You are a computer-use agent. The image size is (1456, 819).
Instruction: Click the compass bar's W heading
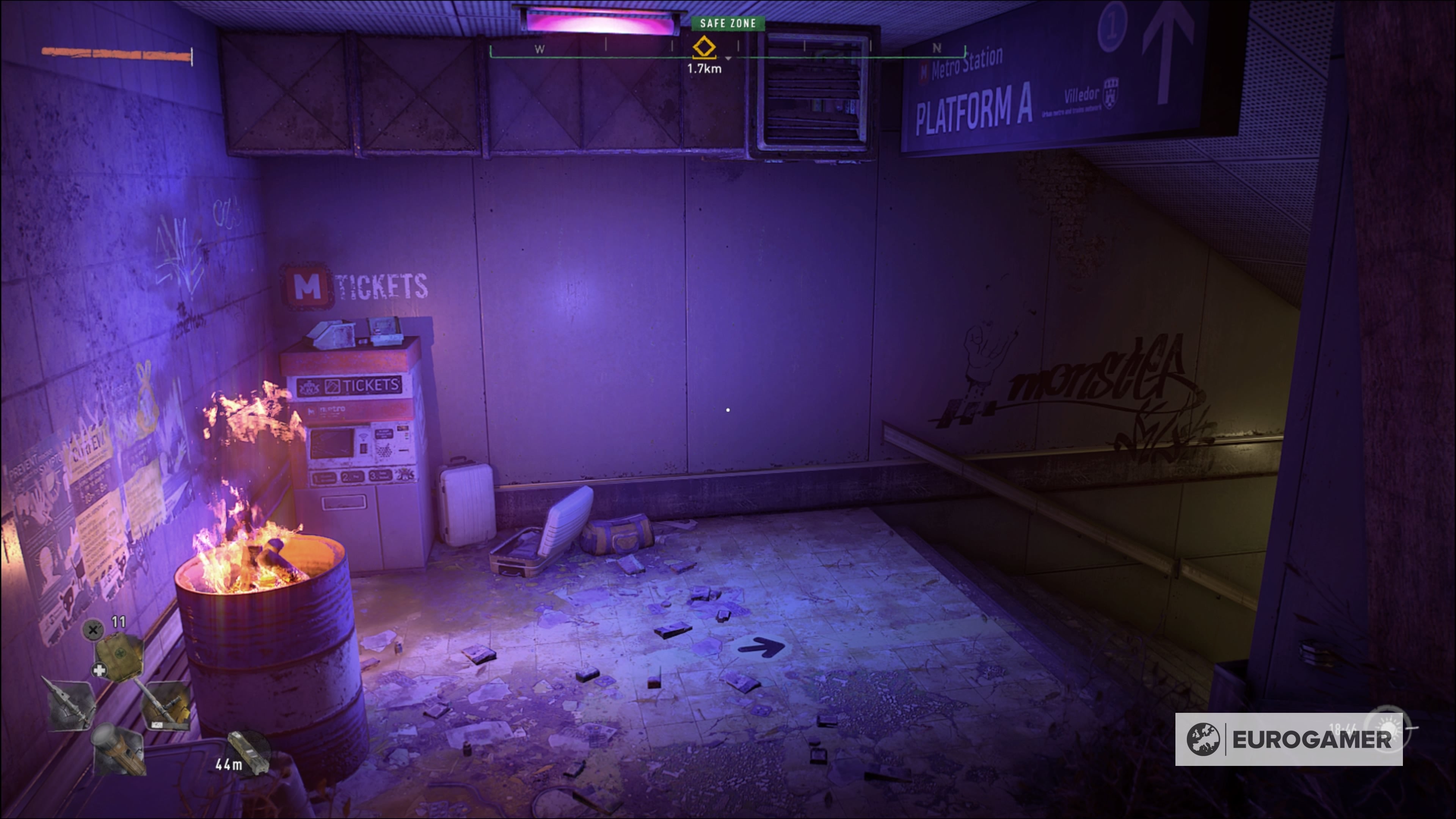tap(540, 50)
